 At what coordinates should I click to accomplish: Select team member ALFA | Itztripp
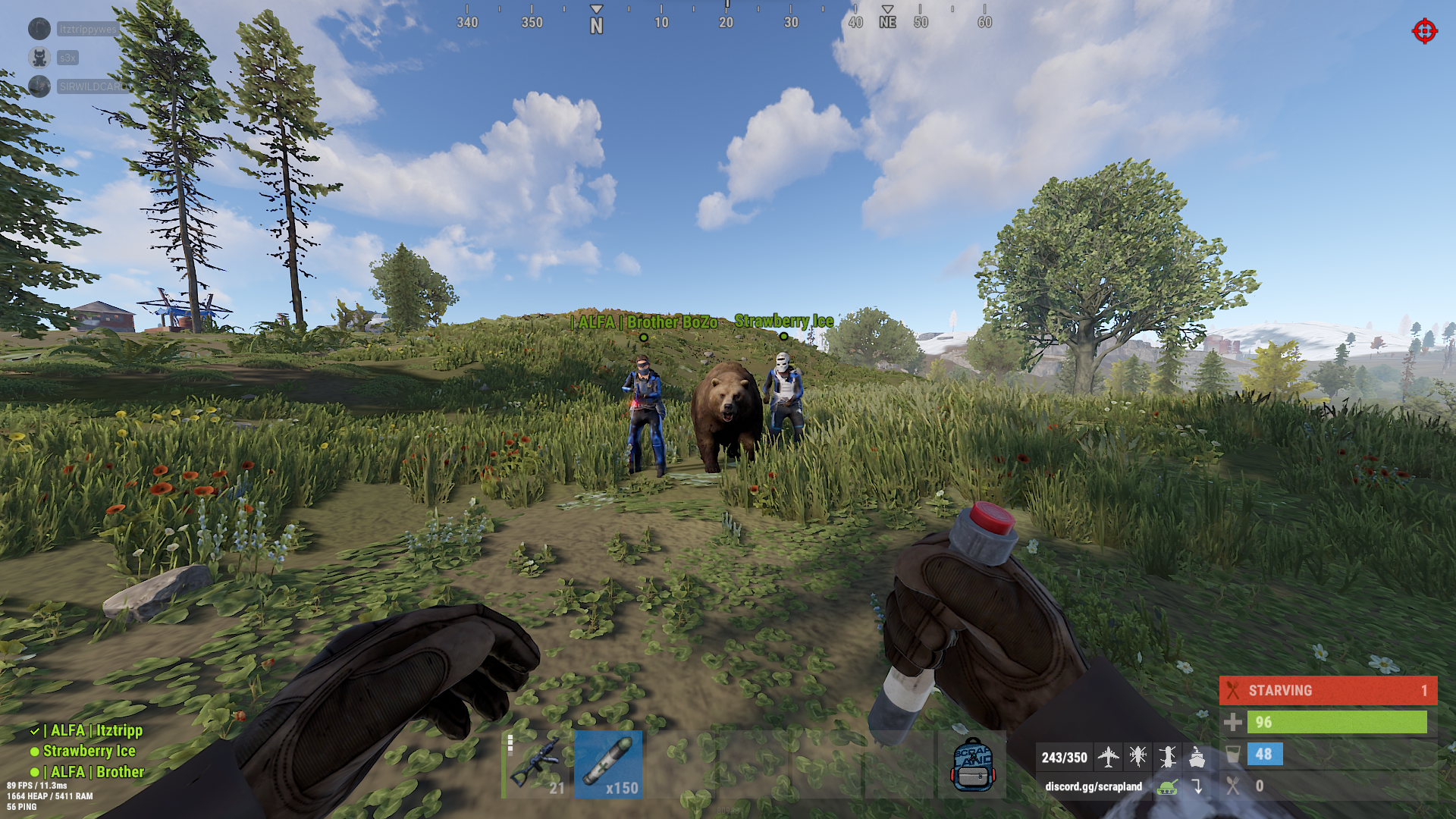tap(93, 730)
